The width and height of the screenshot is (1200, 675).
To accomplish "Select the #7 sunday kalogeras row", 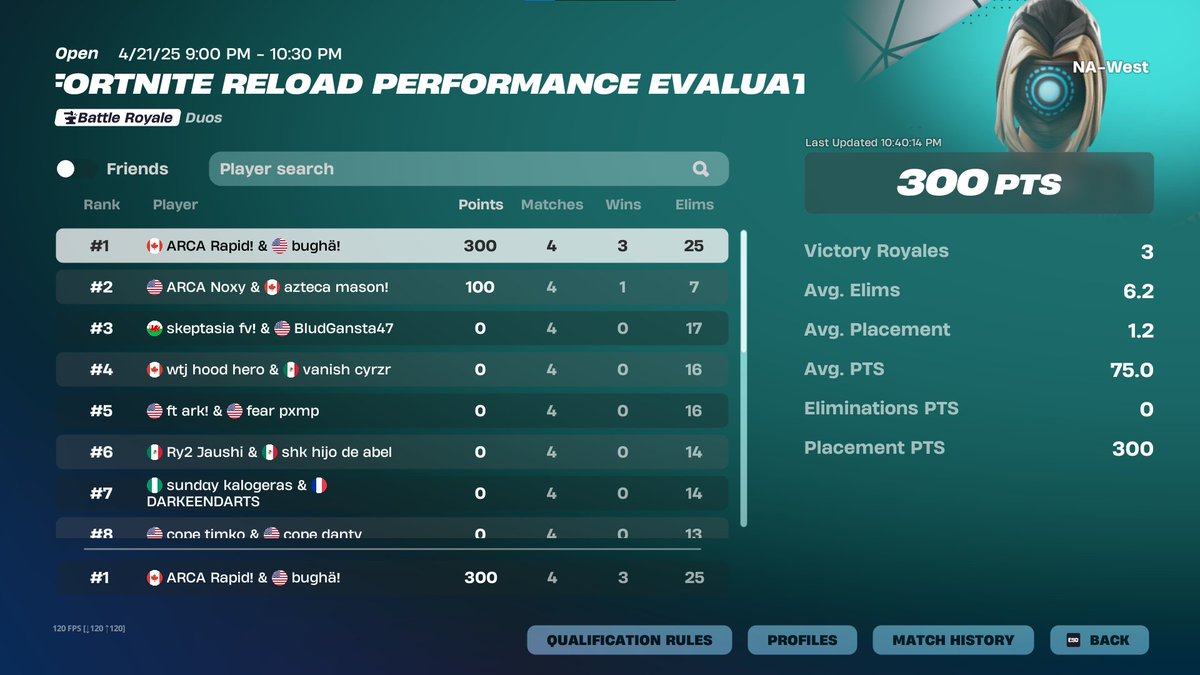I will coord(391,493).
